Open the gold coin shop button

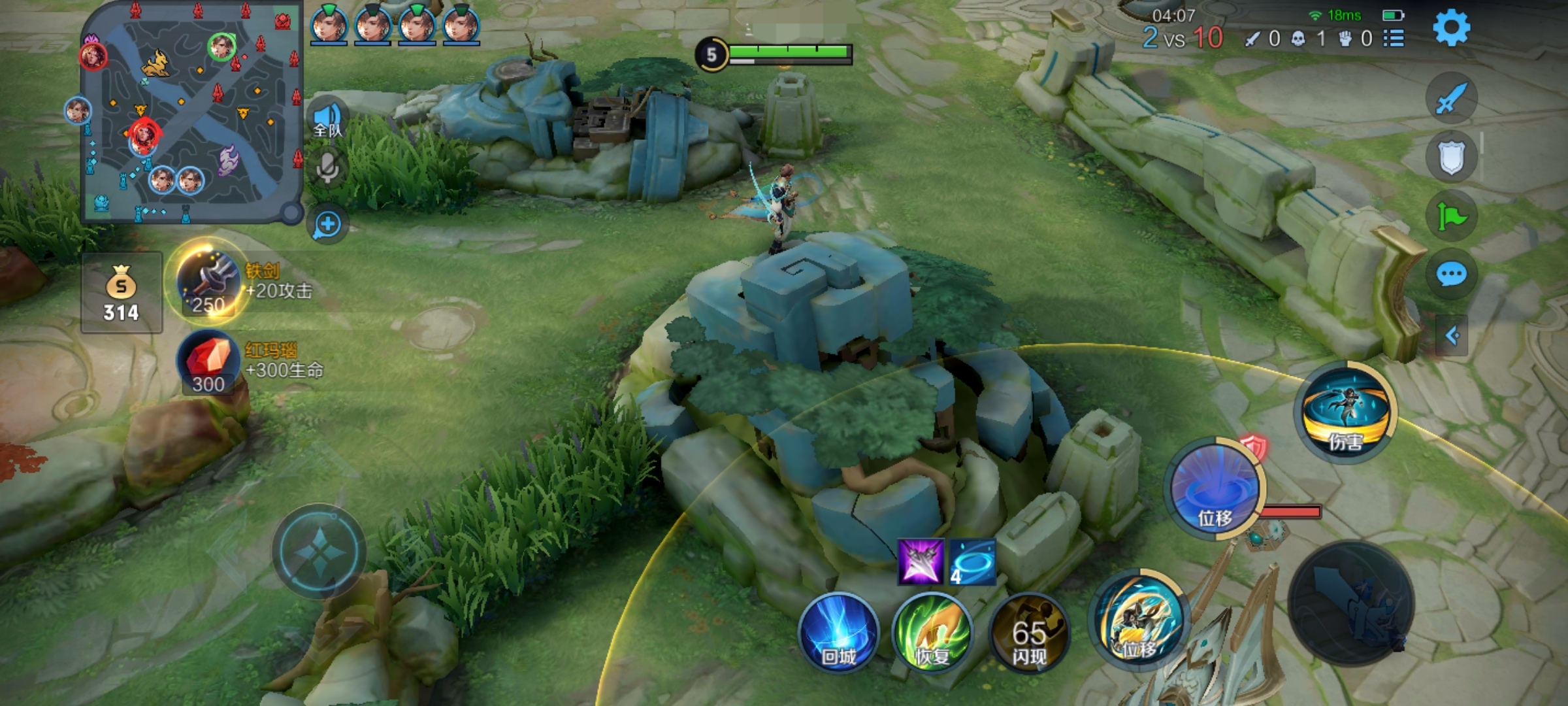click(122, 293)
